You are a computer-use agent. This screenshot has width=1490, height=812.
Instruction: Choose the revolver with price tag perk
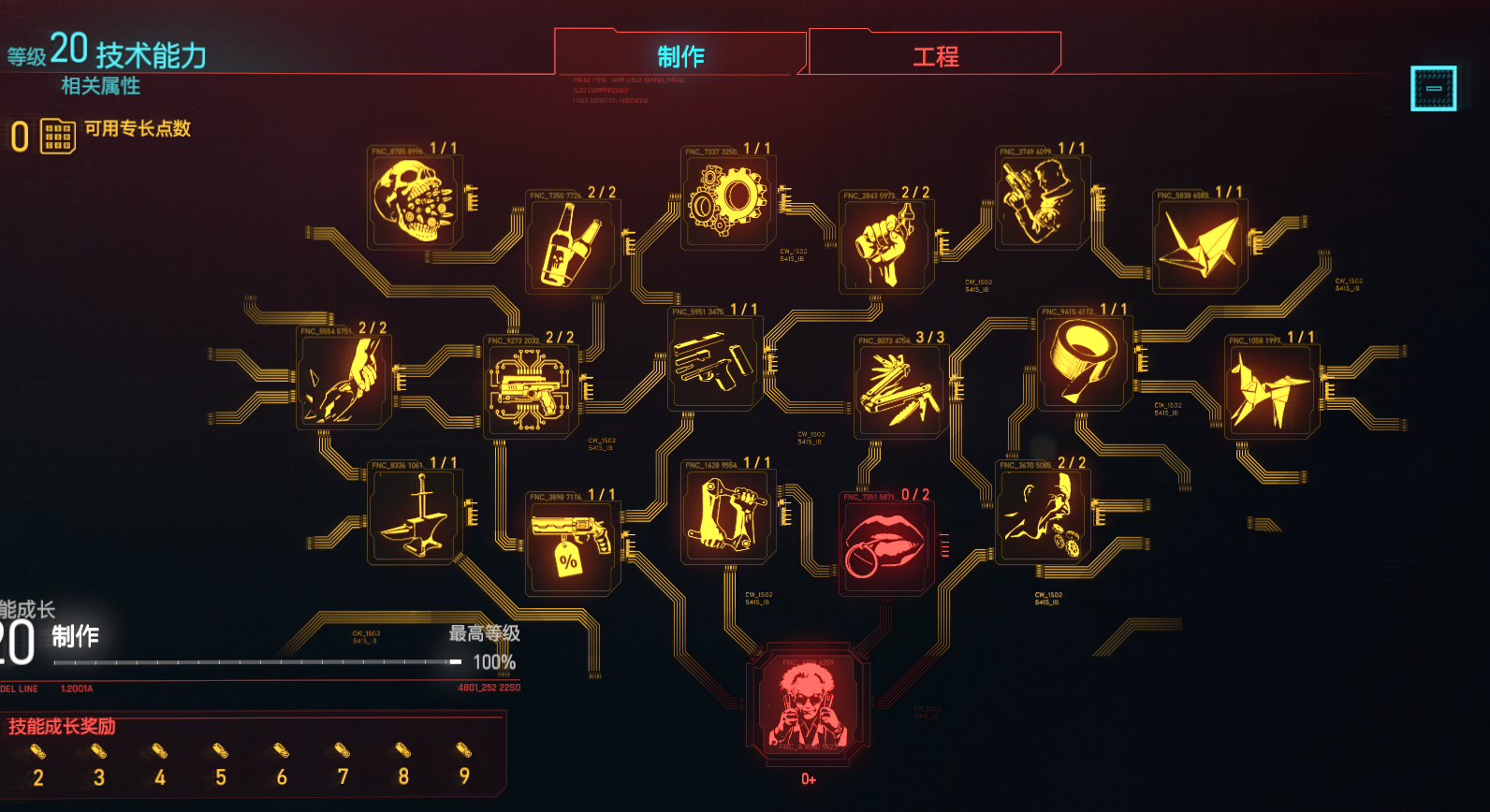click(571, 544)
